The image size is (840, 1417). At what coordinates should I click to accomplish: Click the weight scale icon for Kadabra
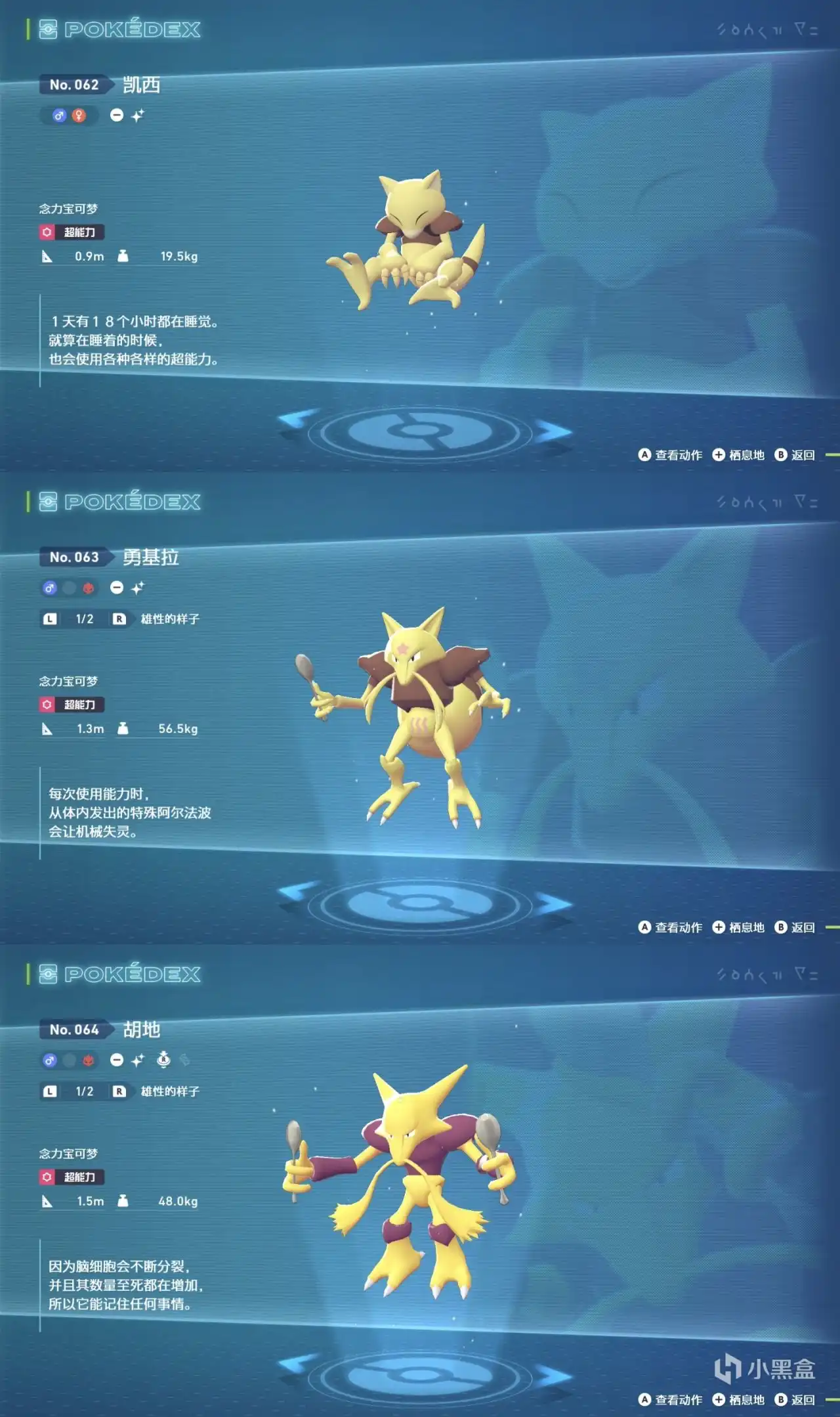122,729
